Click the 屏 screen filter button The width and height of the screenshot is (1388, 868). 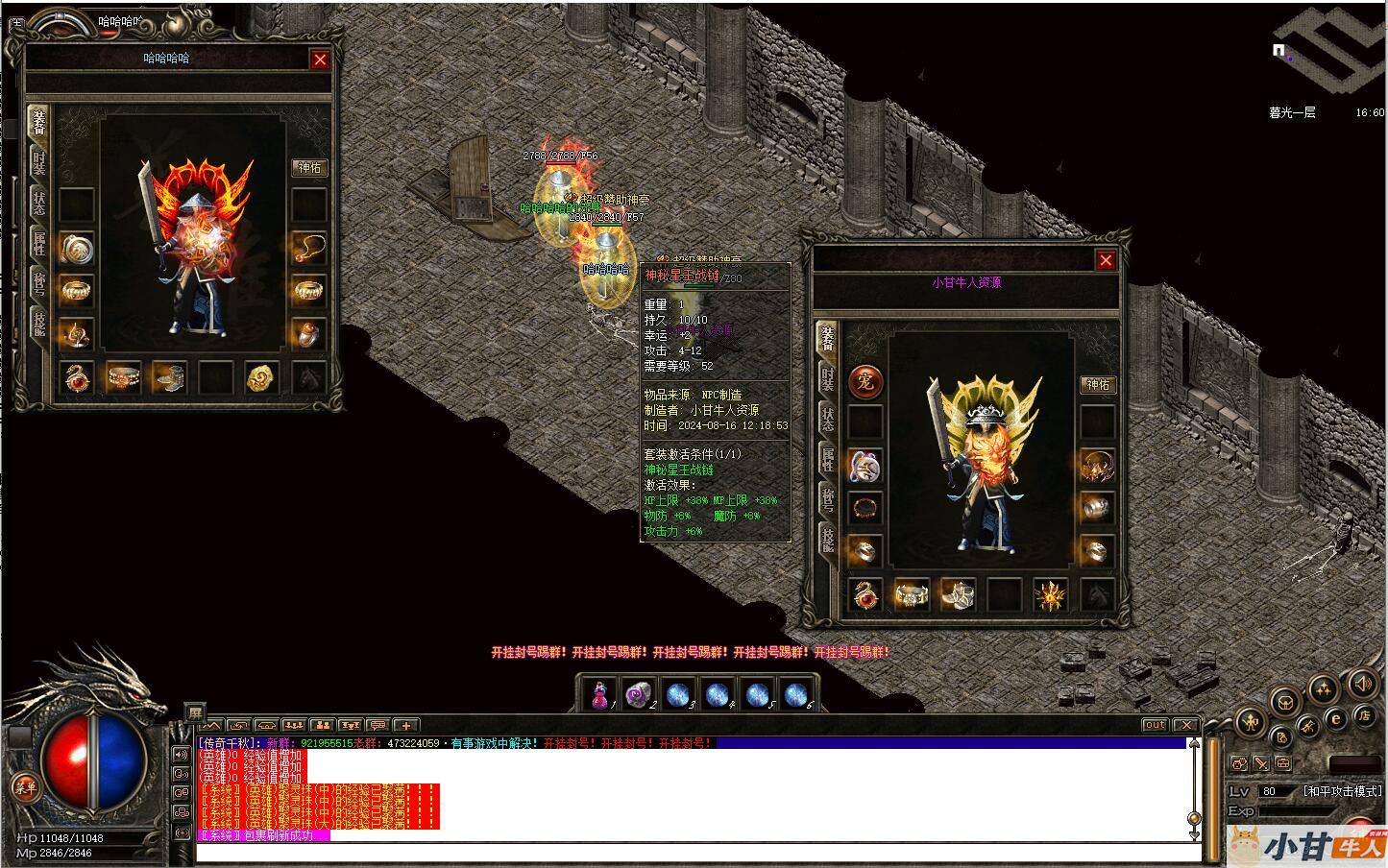click(x=194, y=711)
